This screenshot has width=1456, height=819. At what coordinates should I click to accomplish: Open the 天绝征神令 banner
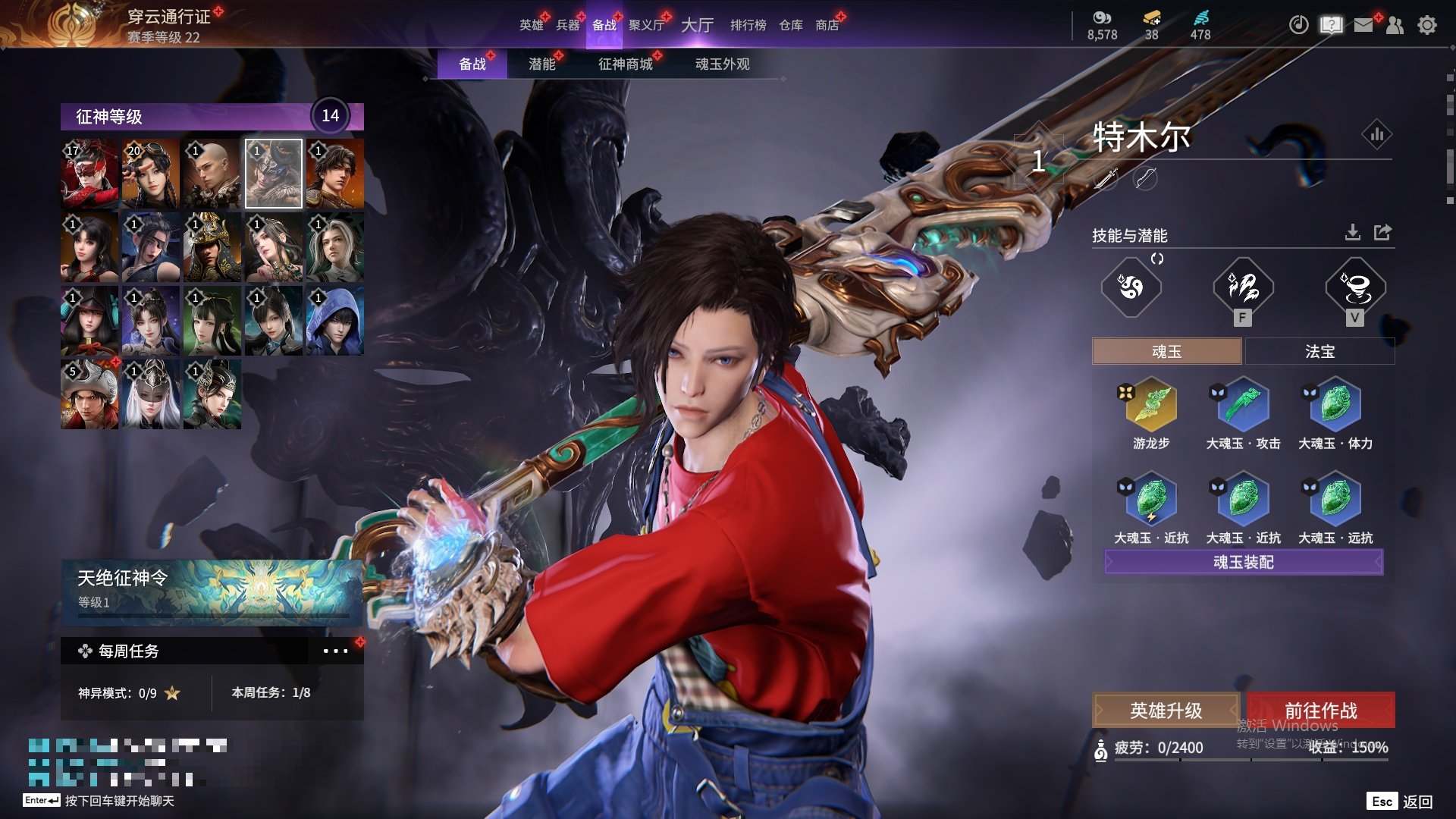point(212,591)
